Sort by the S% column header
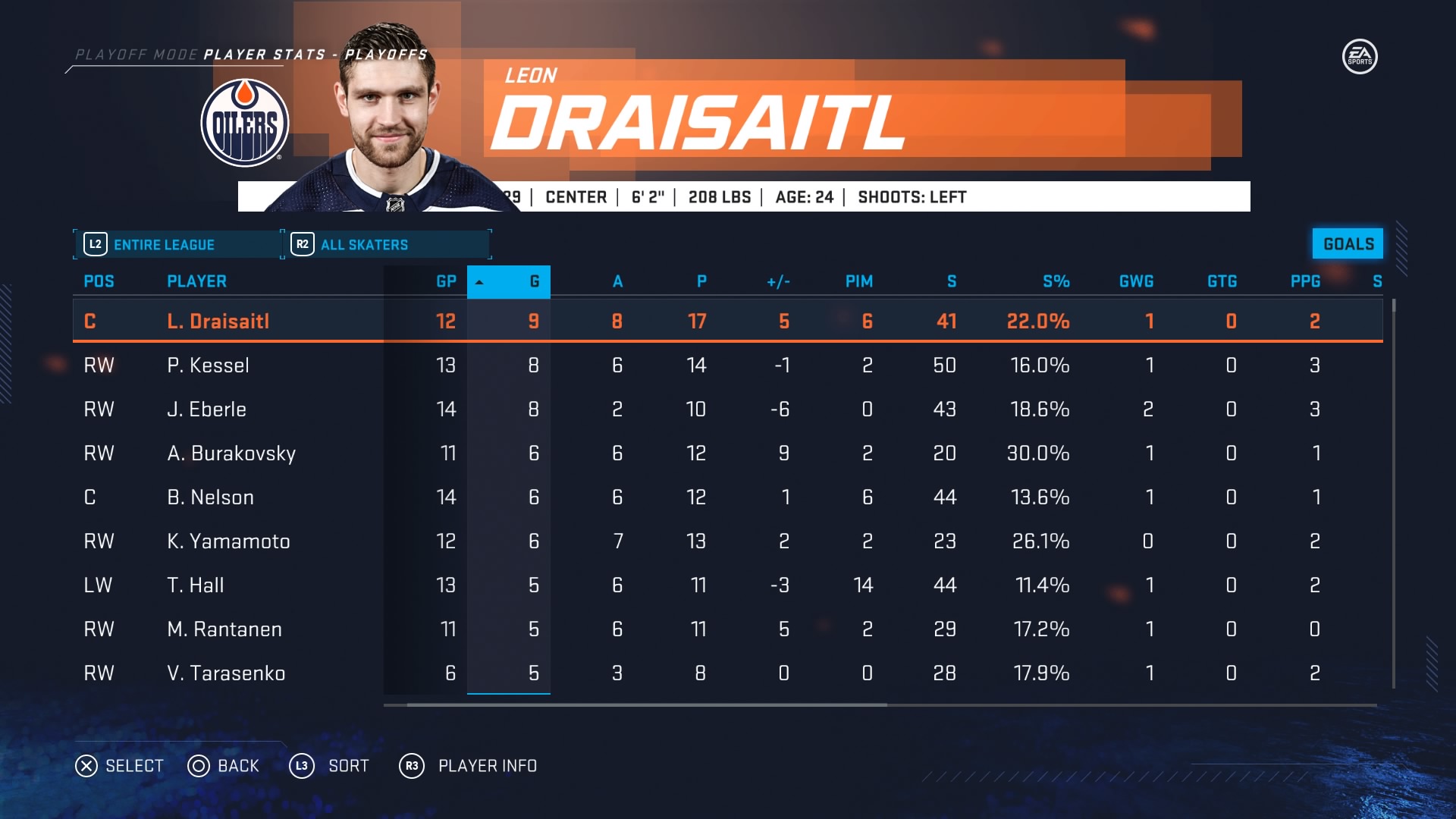Viewport: 1456px width, 819px height. pyautogui.click(x=1056, y=281)
